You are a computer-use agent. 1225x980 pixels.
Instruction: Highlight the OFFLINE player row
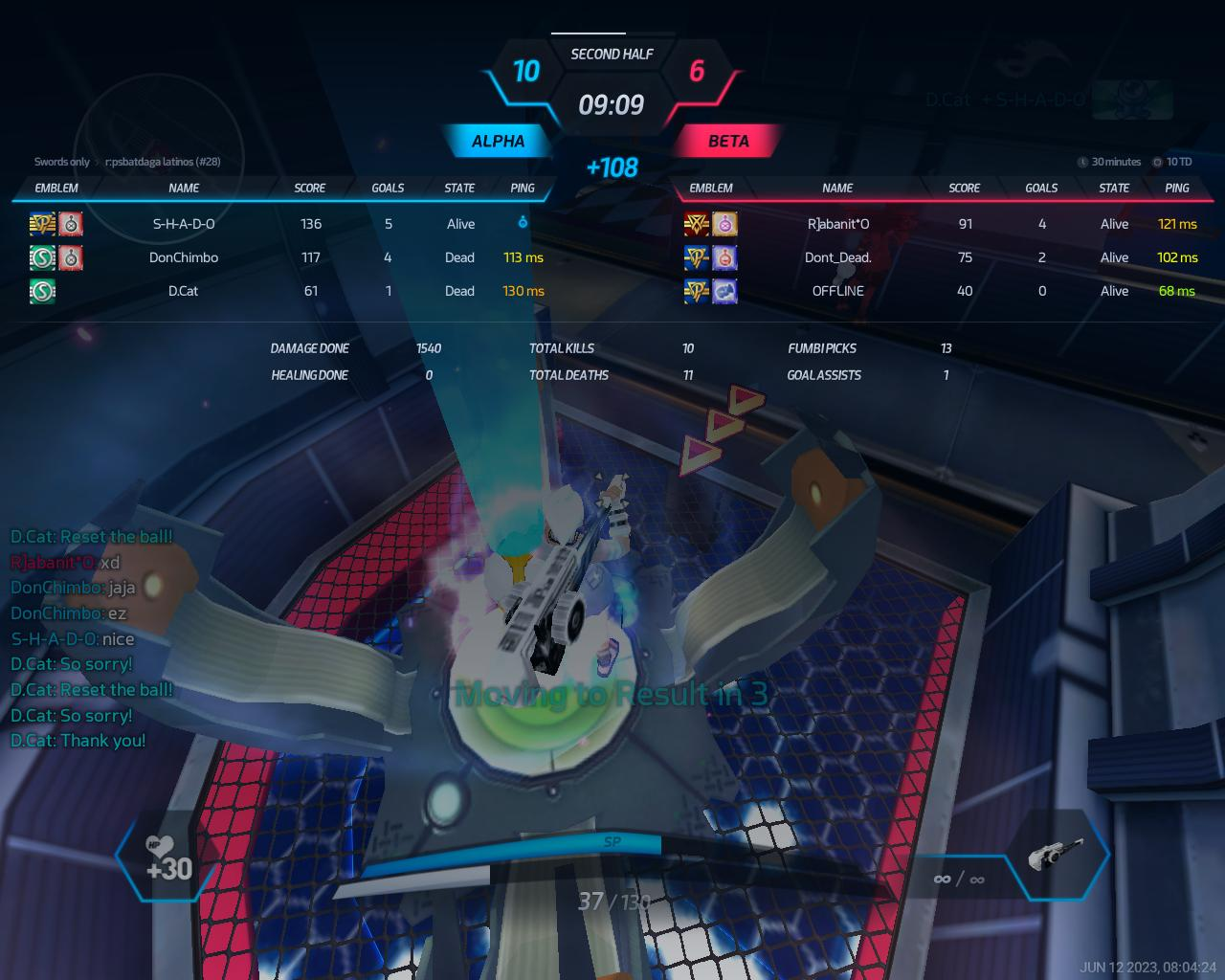point(838,291)
